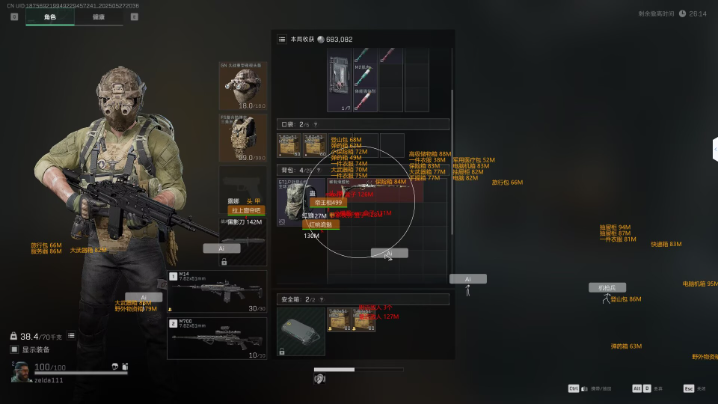
Task: Open the list menu beside 本局收获
Action: coord(282,39)
